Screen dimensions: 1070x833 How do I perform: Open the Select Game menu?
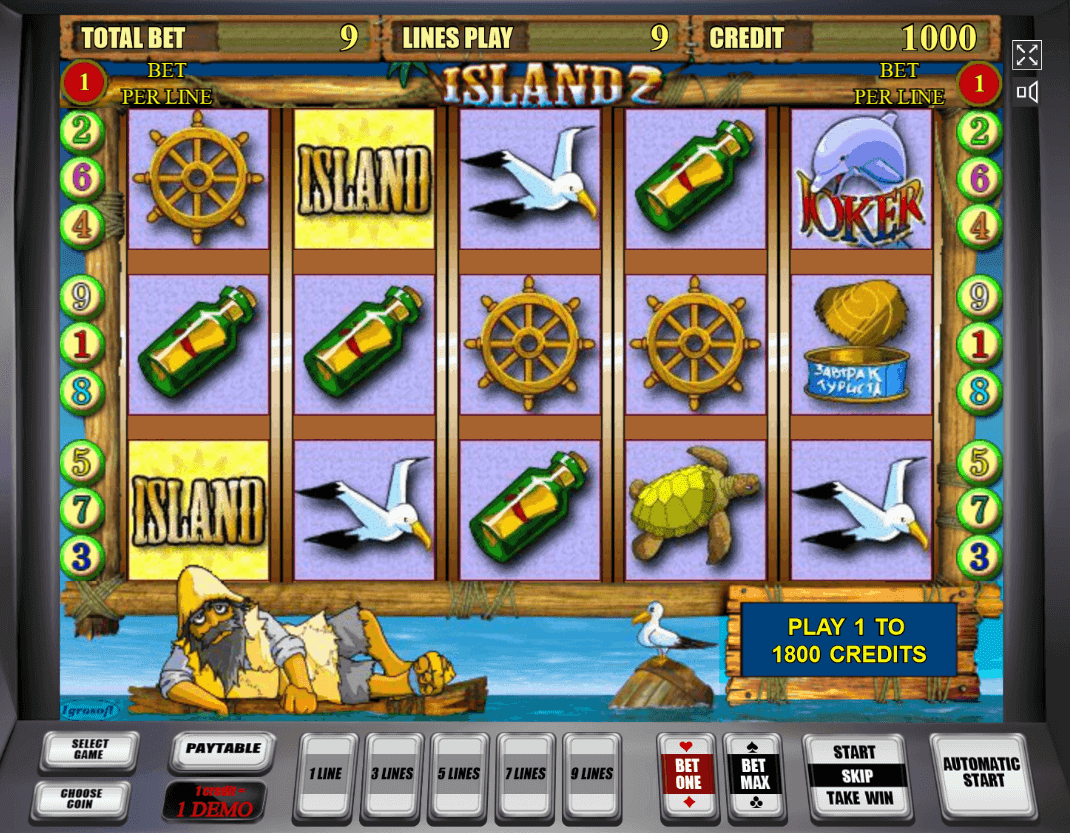pyautogui.click(x=89, y=751)
